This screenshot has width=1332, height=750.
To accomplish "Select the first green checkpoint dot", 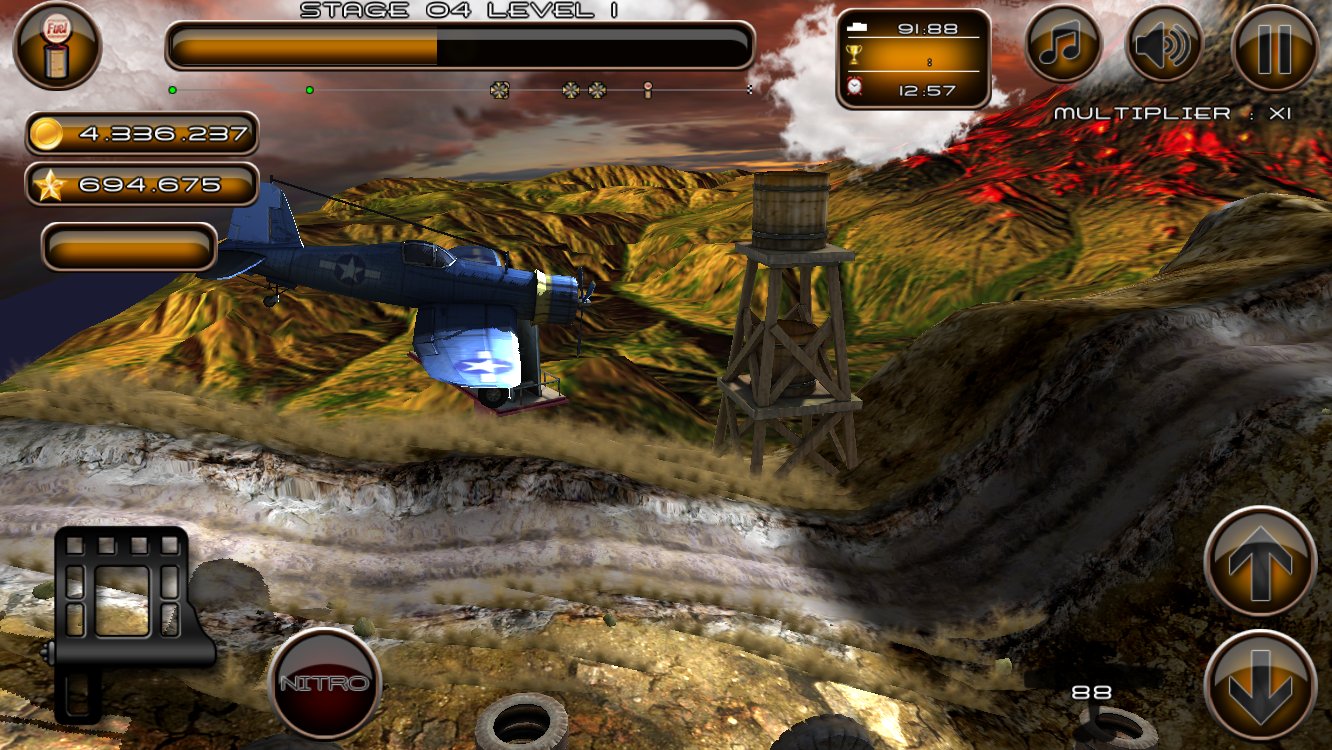I will (175, 88).
